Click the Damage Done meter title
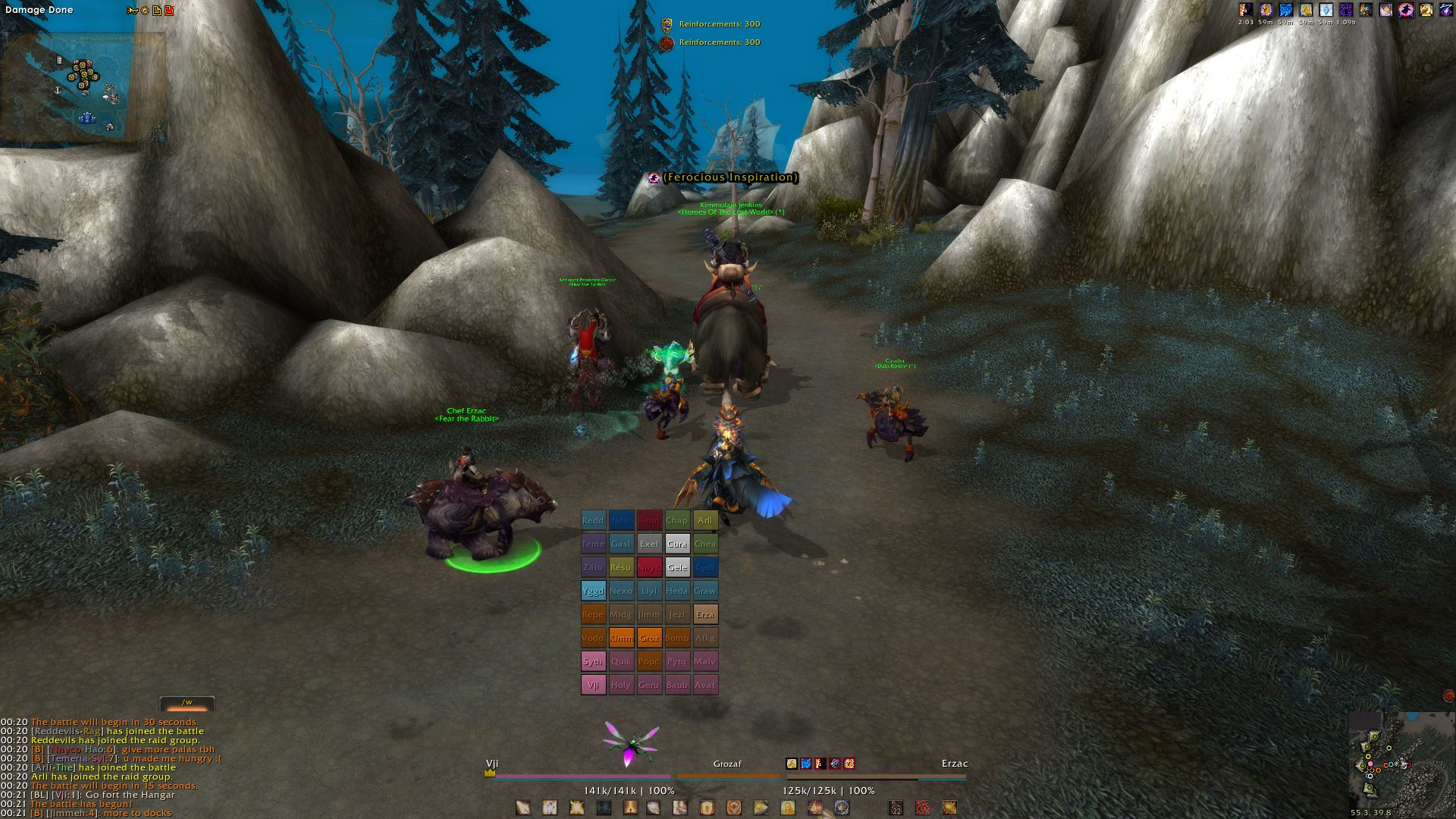Image resolution: width=1456 pixels, height=819 pixels. click(x=39, y=10)
